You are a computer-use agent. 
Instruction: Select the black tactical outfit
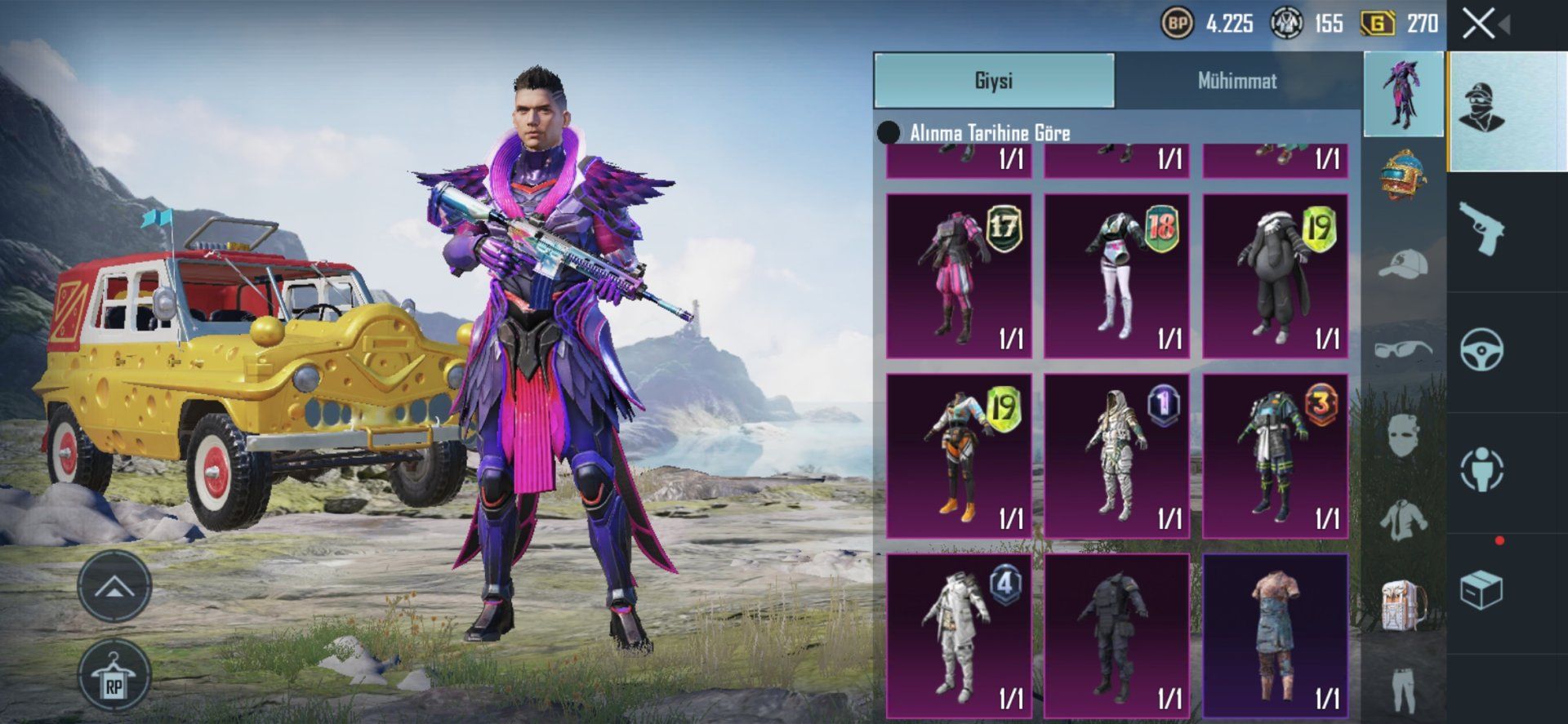pyautogui.click(x=1116, y=635)
